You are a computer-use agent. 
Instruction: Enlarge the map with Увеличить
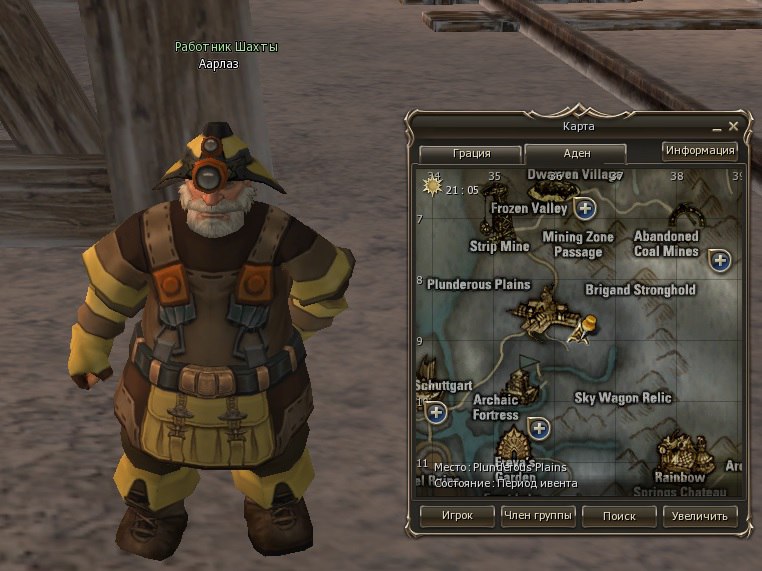point(700,516)
